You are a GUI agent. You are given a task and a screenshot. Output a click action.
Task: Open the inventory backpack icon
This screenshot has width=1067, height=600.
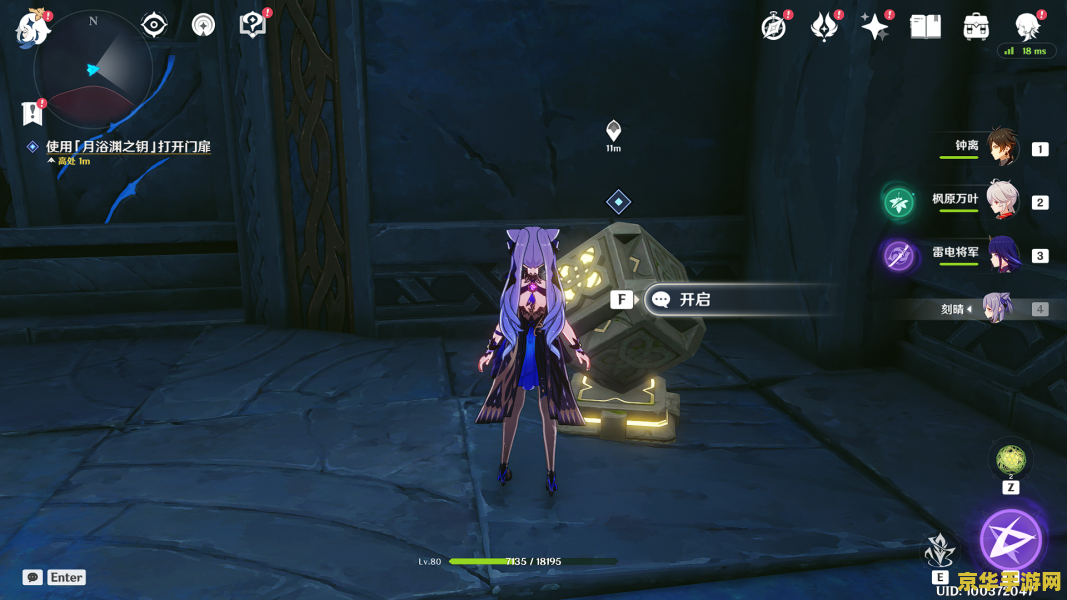[976, 27]
